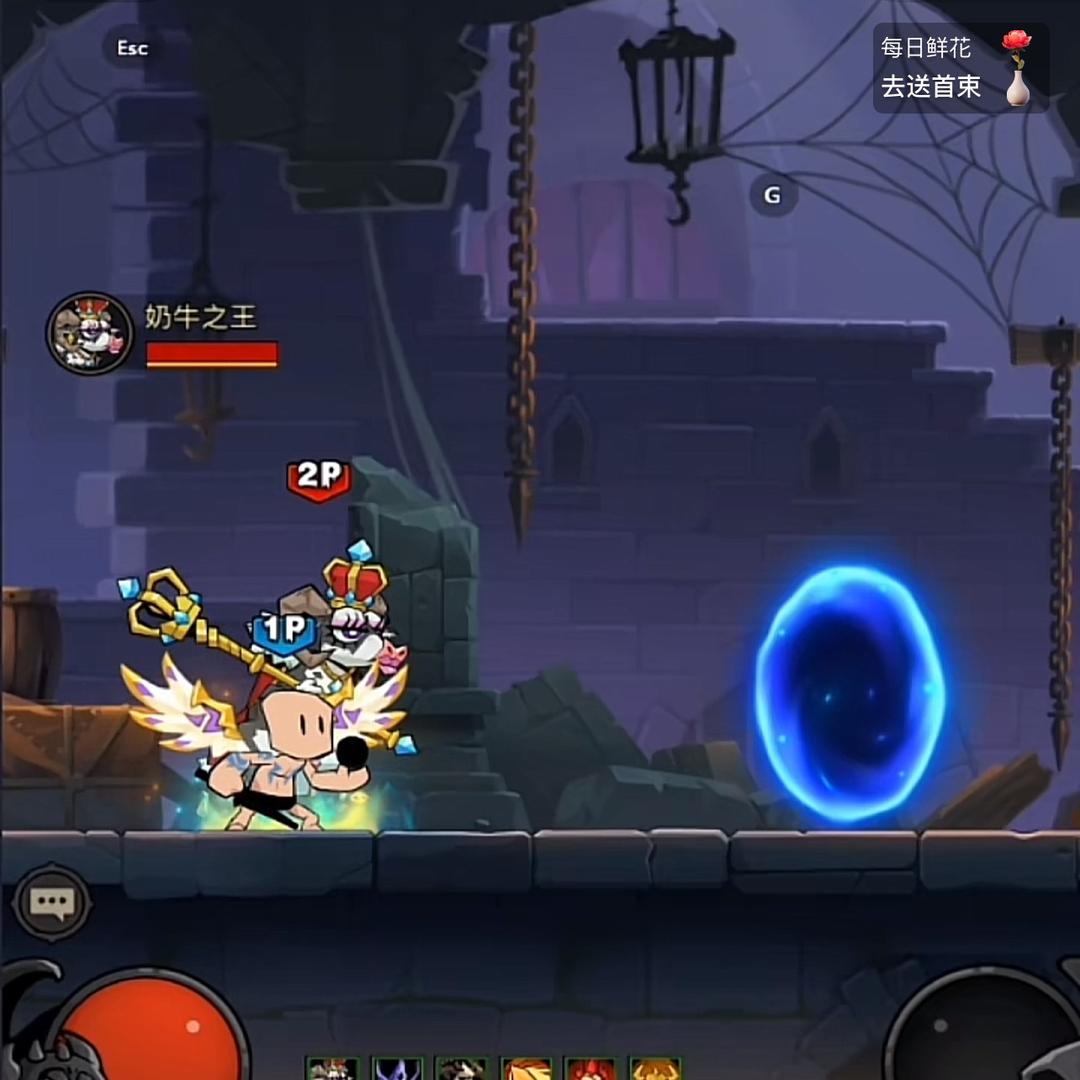
Task: Open the 每日鲜花 daily flower banner
Action: coord(959,68)
